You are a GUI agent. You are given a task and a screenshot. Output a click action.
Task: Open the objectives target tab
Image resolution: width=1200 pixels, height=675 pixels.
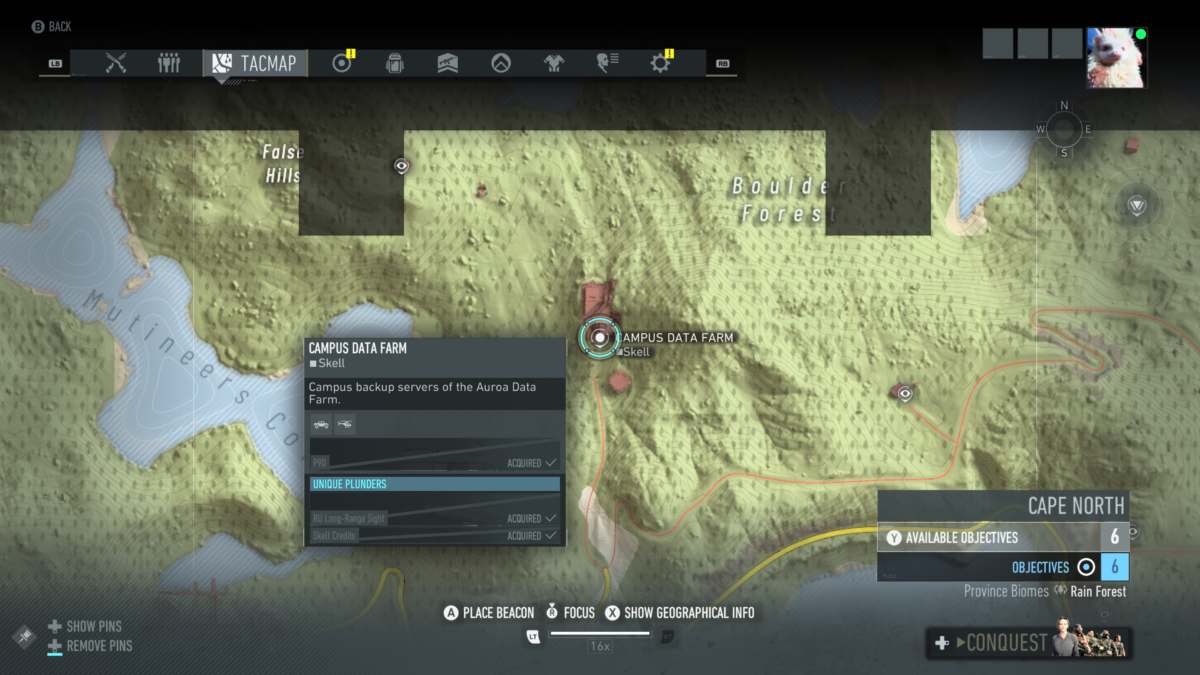click(x=342, y=63)
